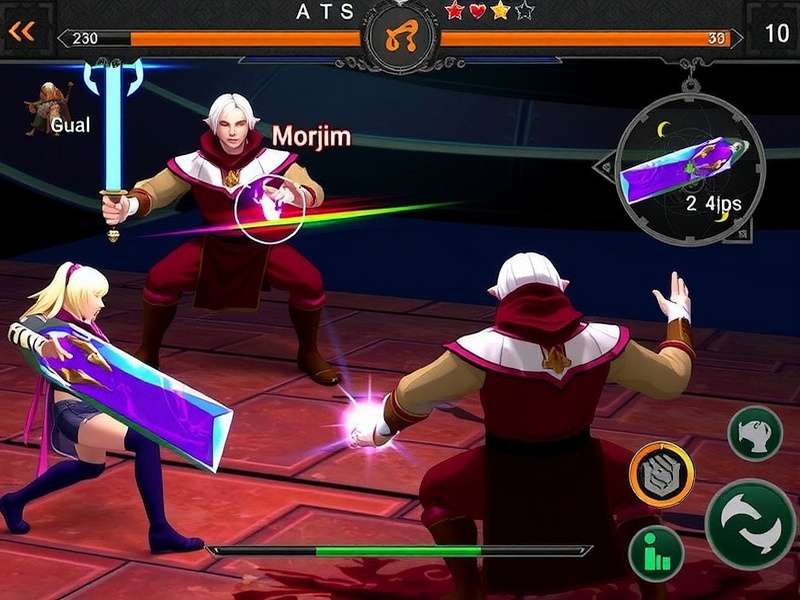Use the flexing arm ability
This screenshot has width=800, height=600.
754,433
